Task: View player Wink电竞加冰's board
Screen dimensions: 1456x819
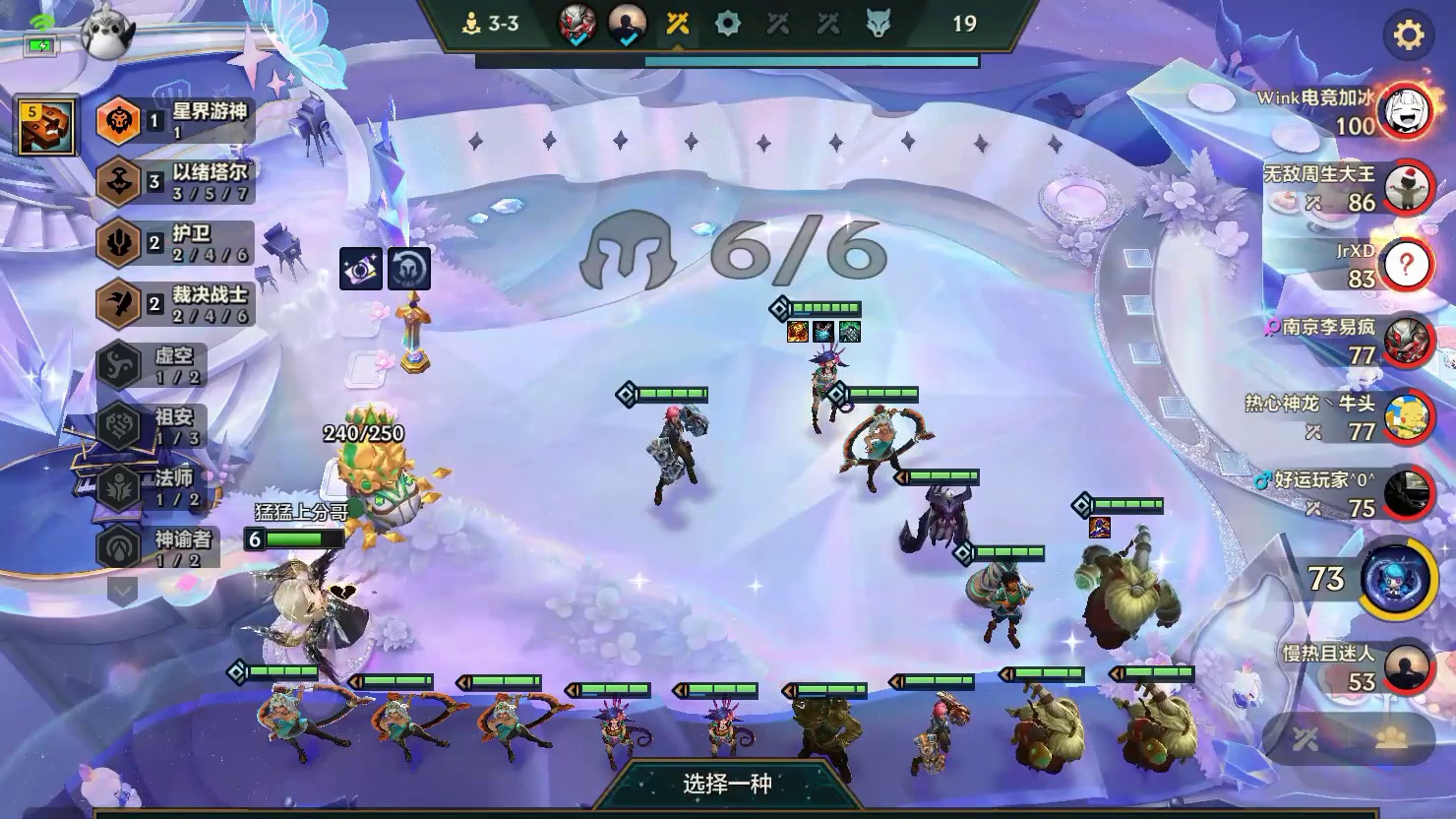Action: pos(1405,111)
